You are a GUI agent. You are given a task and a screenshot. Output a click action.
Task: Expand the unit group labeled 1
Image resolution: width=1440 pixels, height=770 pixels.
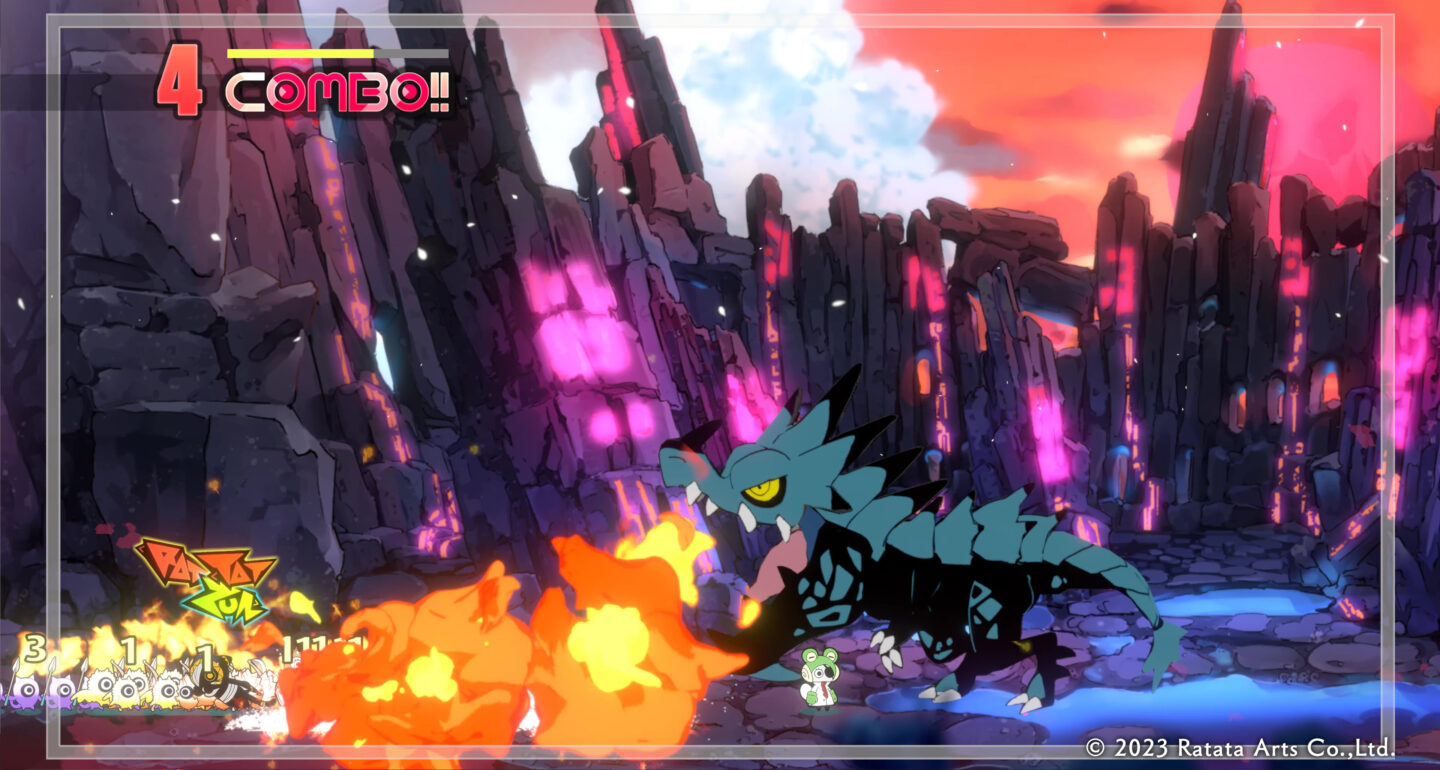point(129,649)
